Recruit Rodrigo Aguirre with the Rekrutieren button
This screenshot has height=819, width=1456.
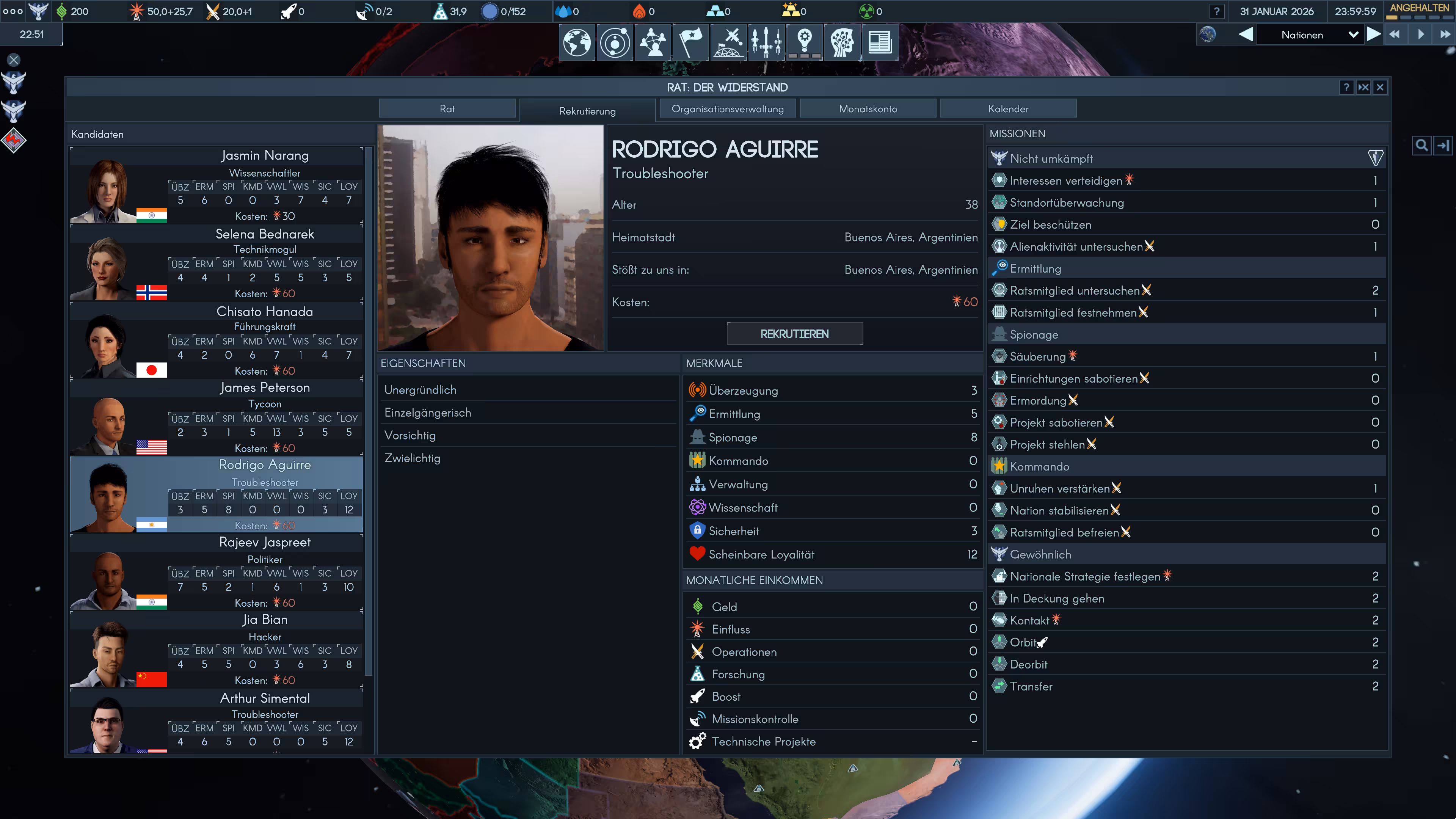(x=794, y=334)
